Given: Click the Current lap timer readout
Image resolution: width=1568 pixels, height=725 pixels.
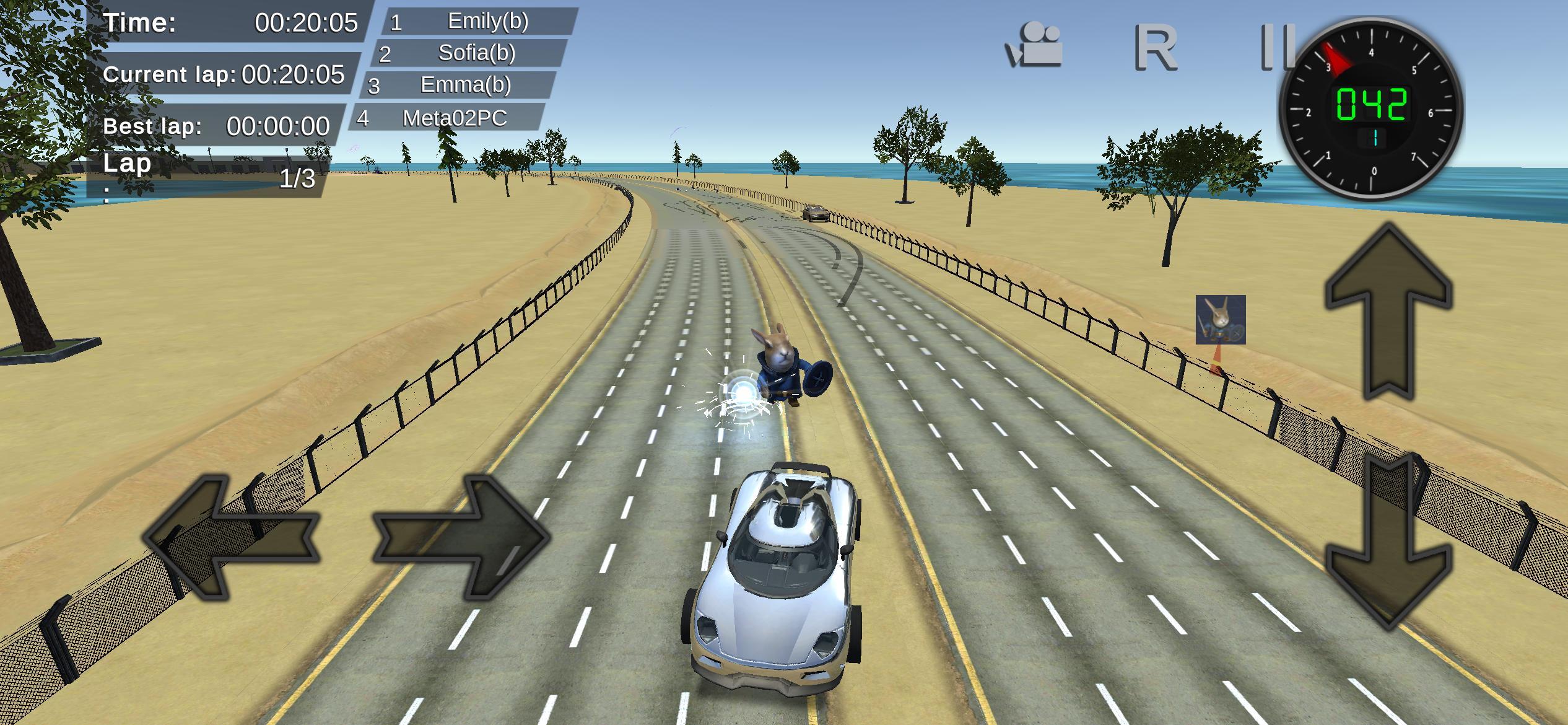Looking at the screenshot, I should click(x=223, y=74).
